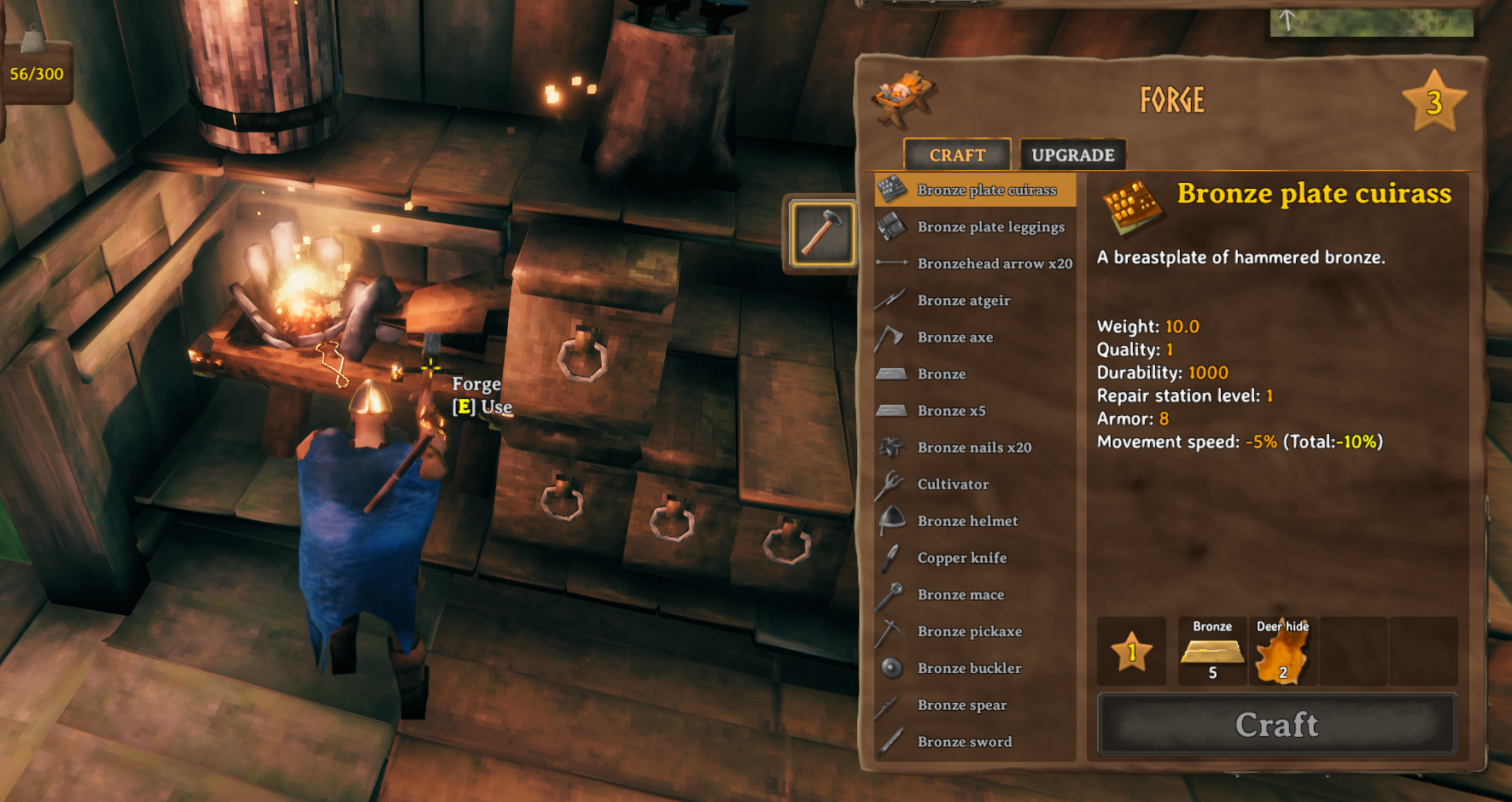The width and height of the screenshot is (1512, 802).
Task: Open the CRAFT tab
Action: point(957,155)
